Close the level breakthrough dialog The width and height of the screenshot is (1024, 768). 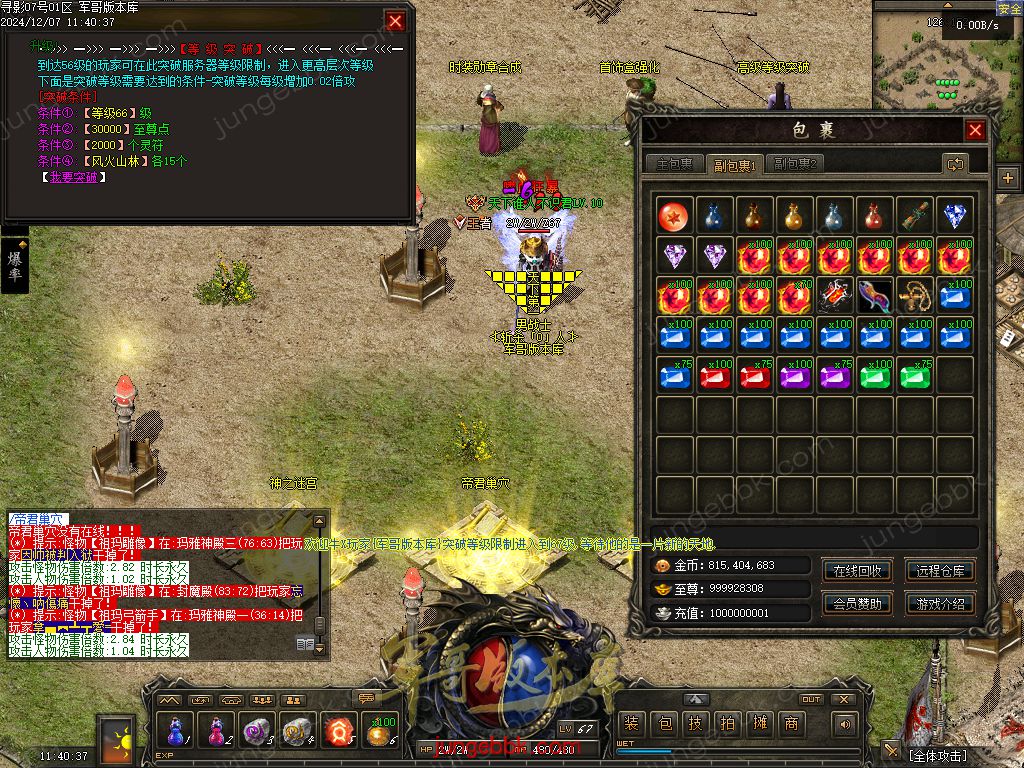pyautogui.click(x=396, y=21)
